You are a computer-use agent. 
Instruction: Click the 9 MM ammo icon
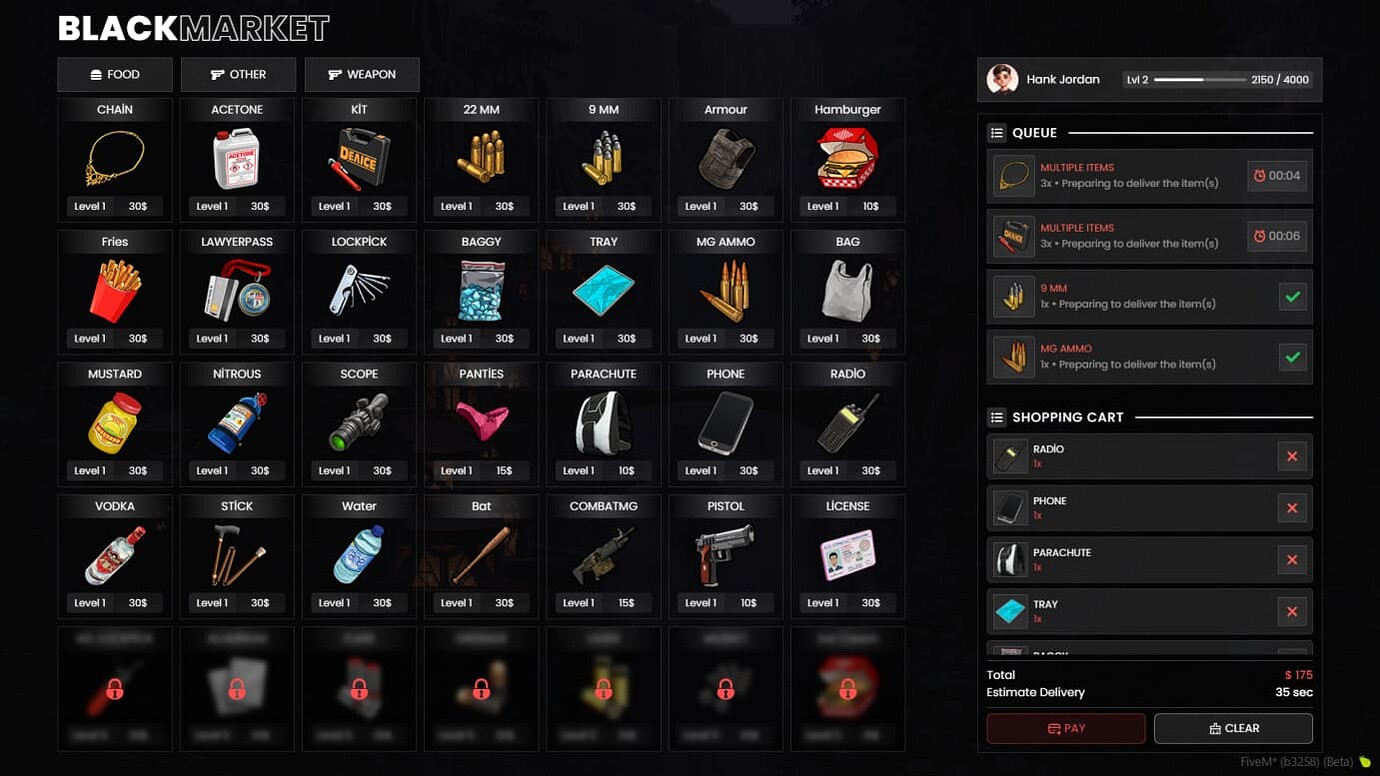click(x=602, y=157)
